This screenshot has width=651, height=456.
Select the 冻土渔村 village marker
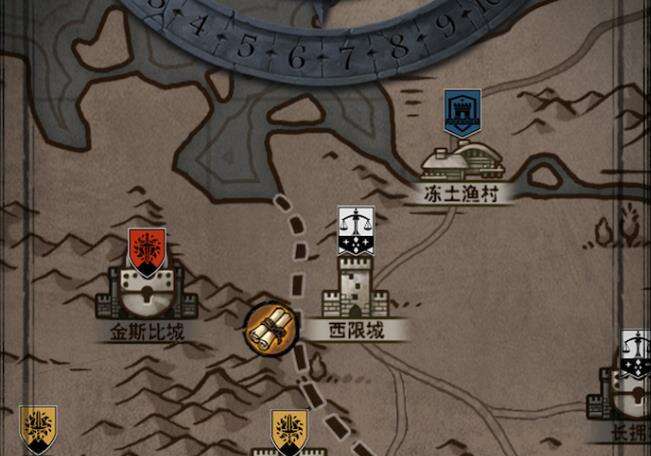click(461, 160)
